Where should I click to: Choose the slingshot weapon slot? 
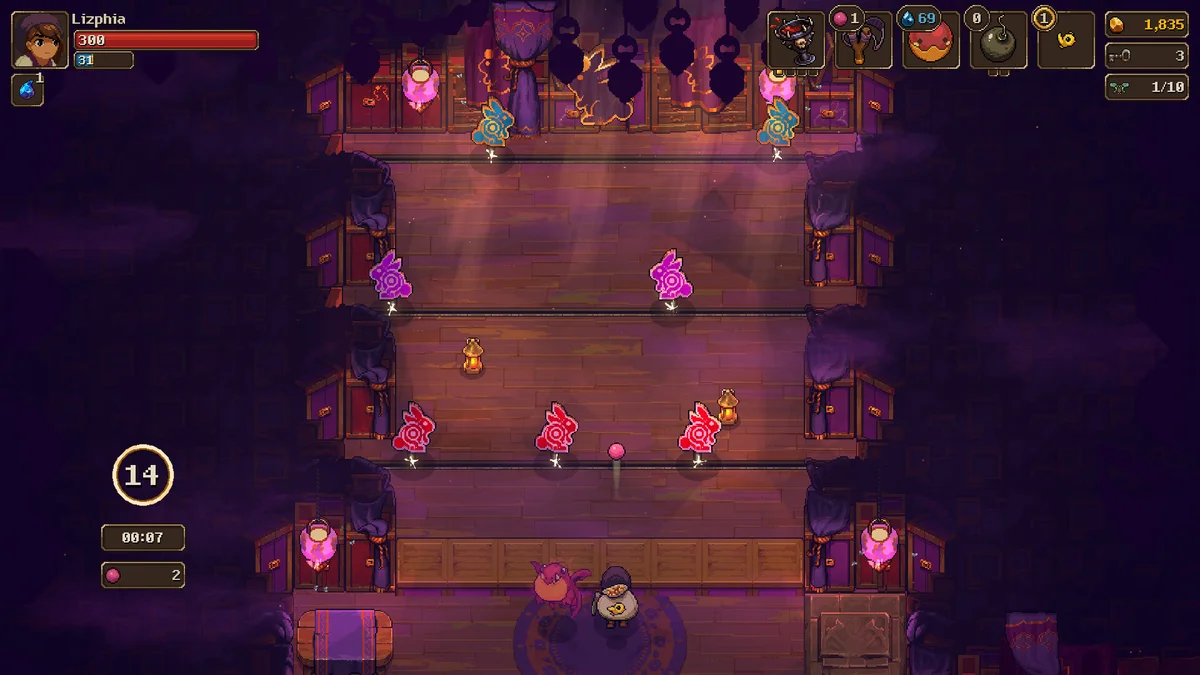coord(863,42)
